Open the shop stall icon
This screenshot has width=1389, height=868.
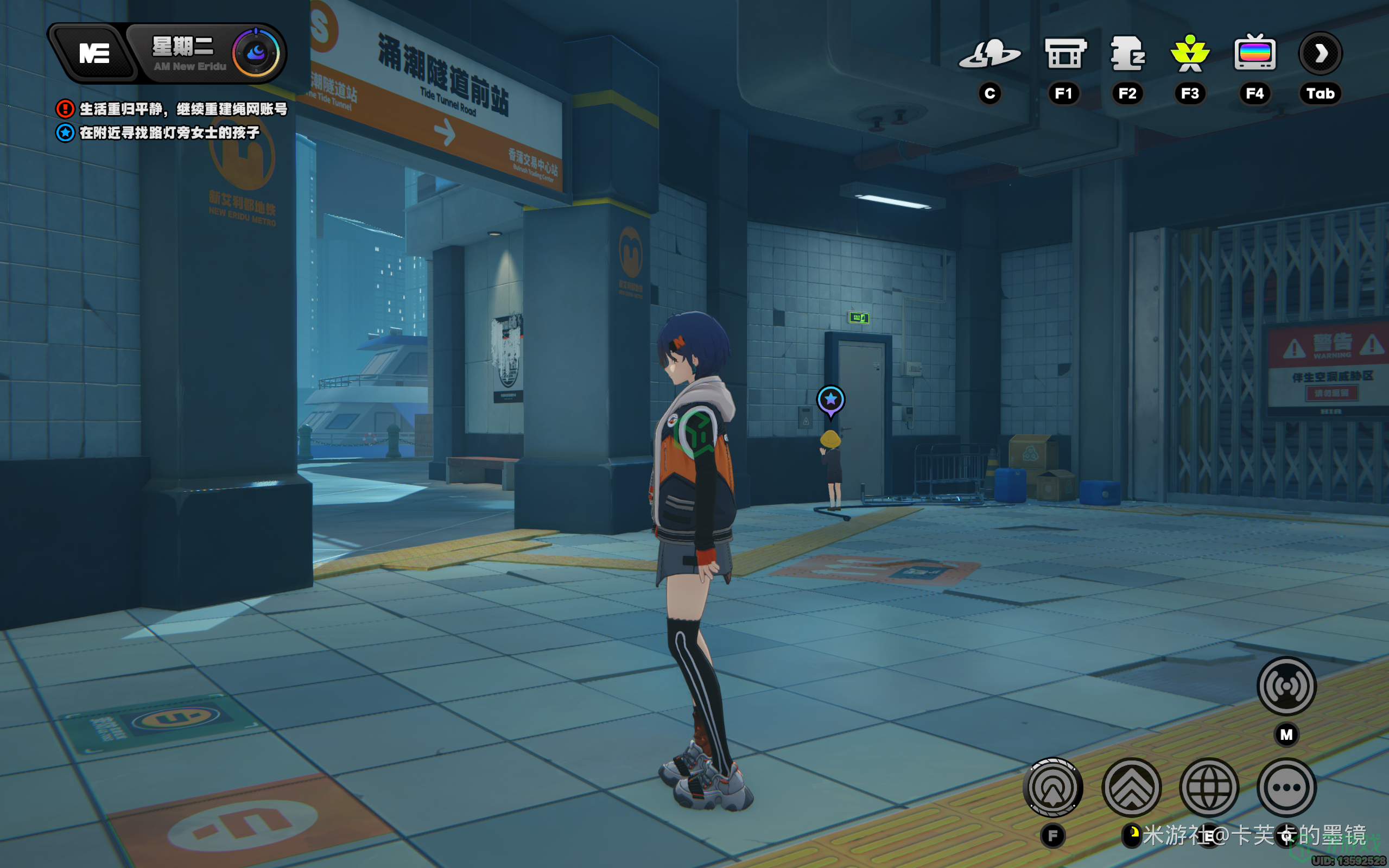point(1064,54)
